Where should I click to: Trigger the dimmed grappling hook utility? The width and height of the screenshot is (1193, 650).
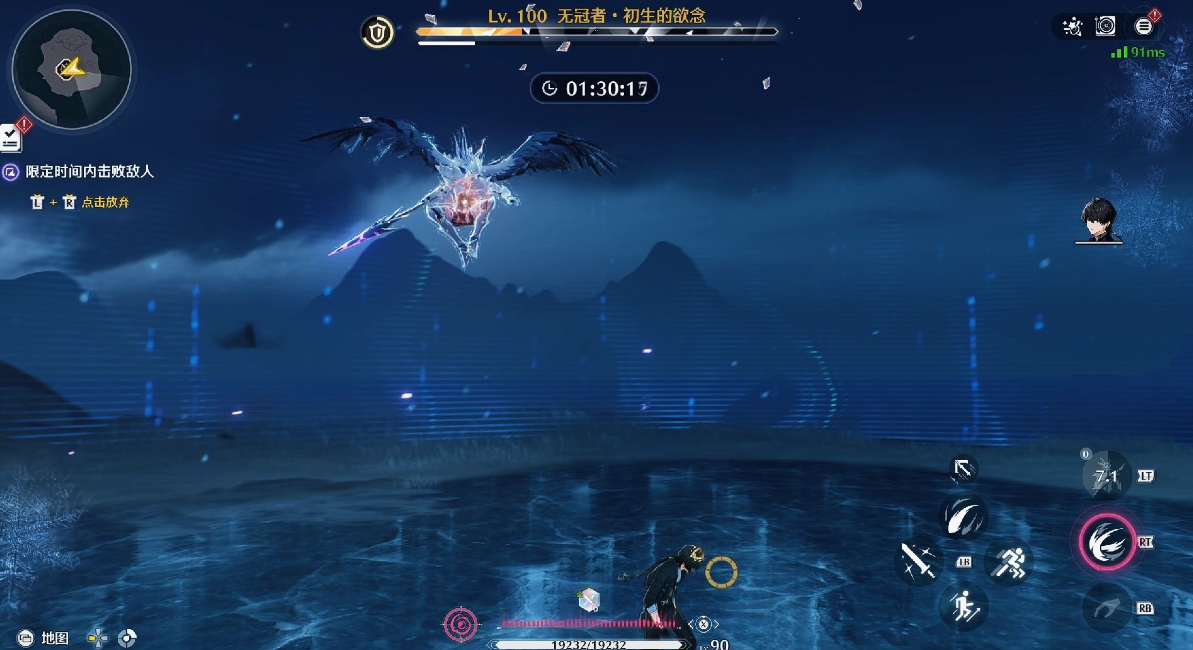[1107, 606]
